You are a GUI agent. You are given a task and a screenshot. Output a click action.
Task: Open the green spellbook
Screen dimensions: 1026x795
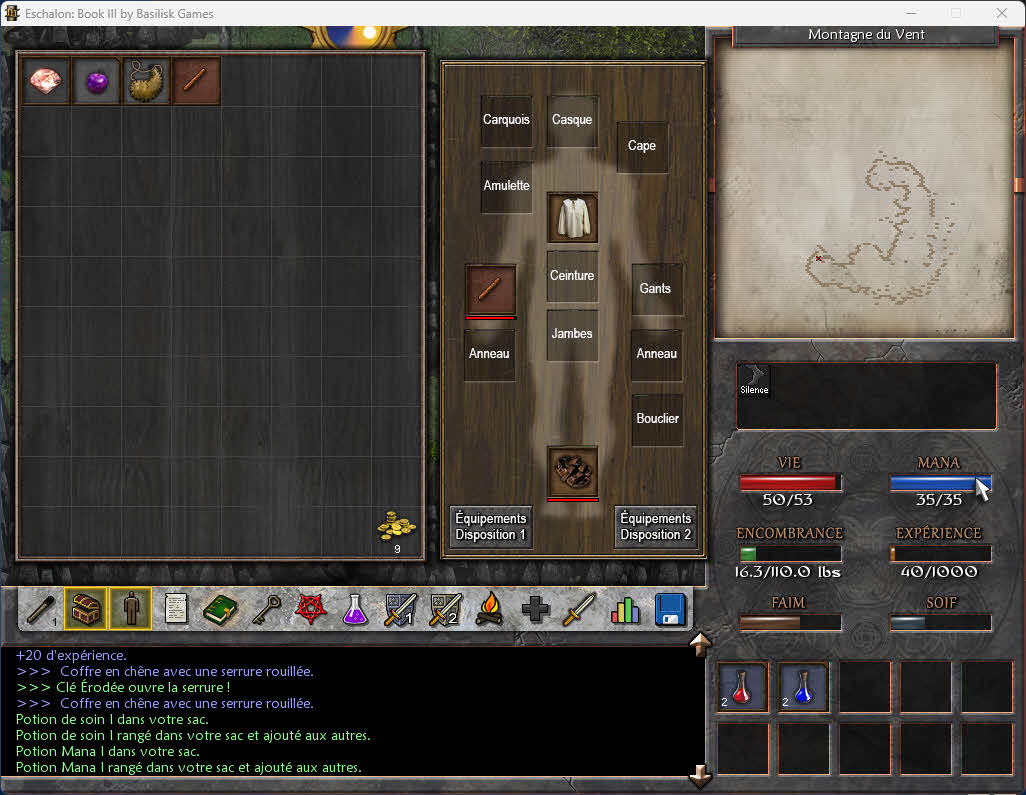(220, 608)
